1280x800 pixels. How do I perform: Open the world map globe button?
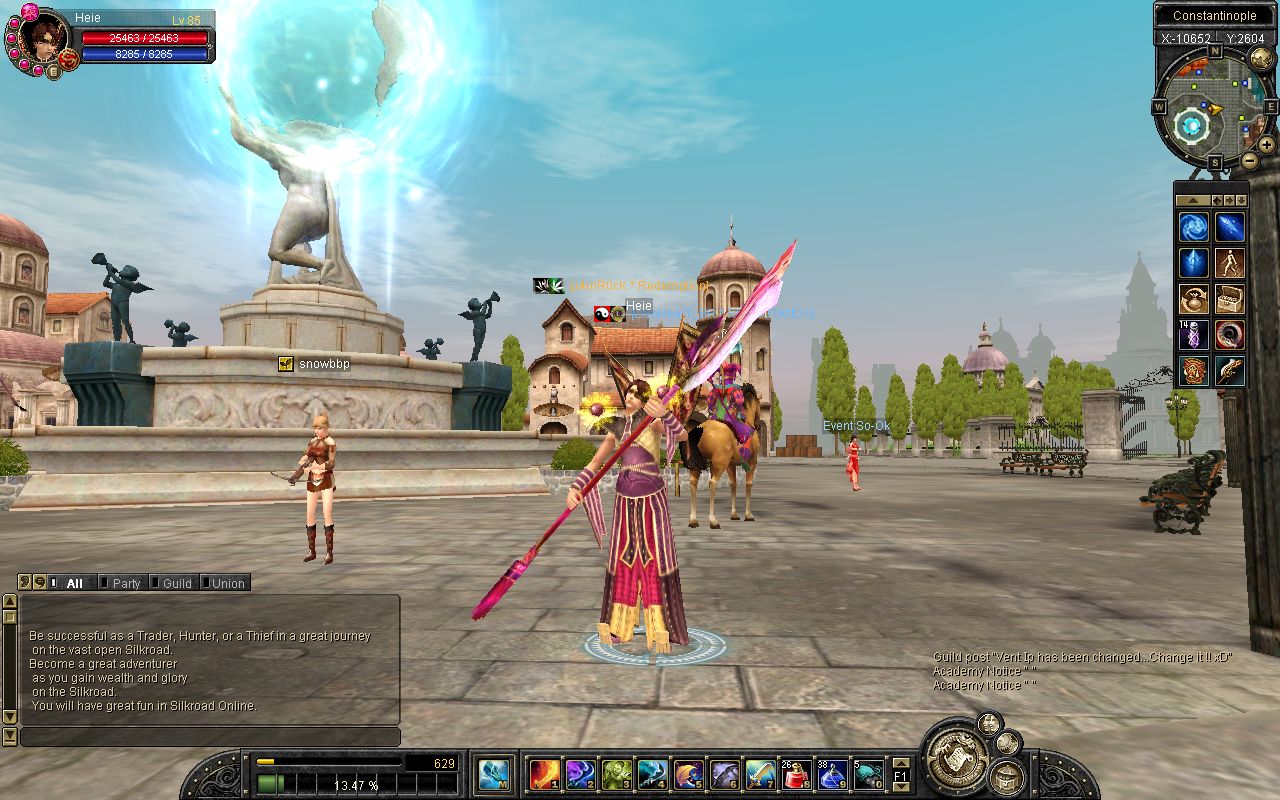(x=1261, y=59)
